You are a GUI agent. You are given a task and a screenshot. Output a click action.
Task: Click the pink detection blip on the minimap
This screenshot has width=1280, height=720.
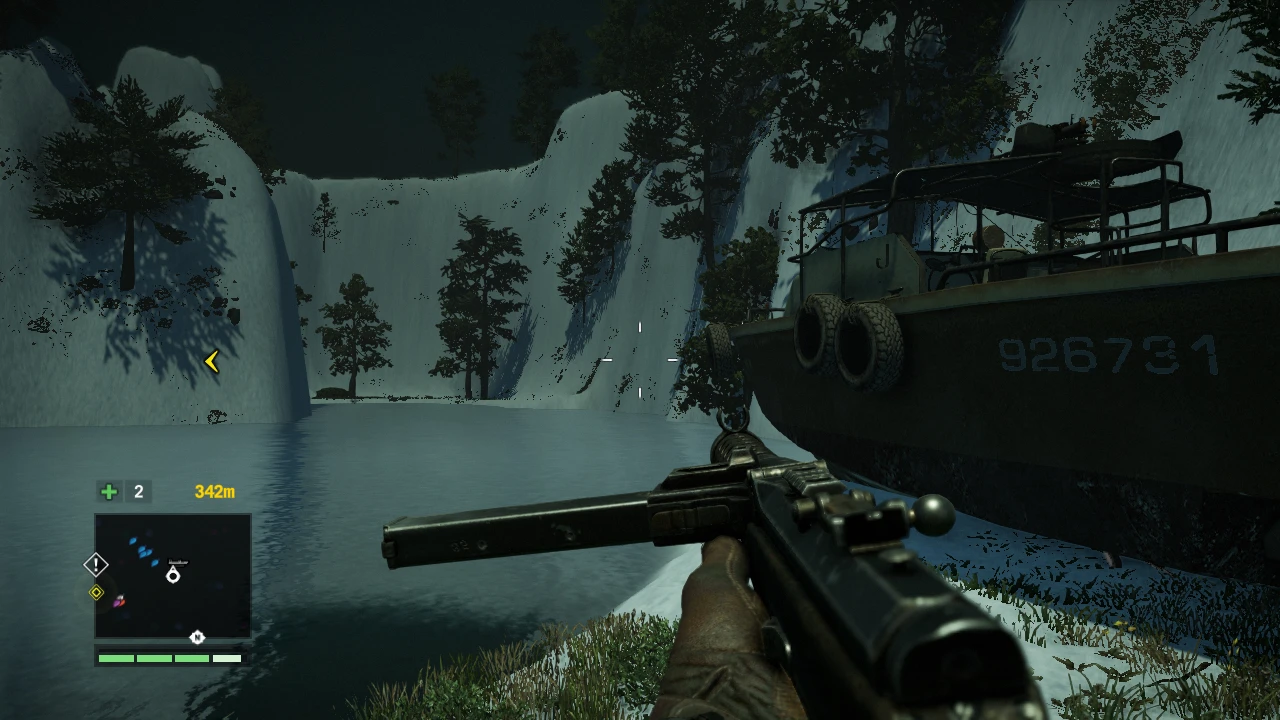117,603
